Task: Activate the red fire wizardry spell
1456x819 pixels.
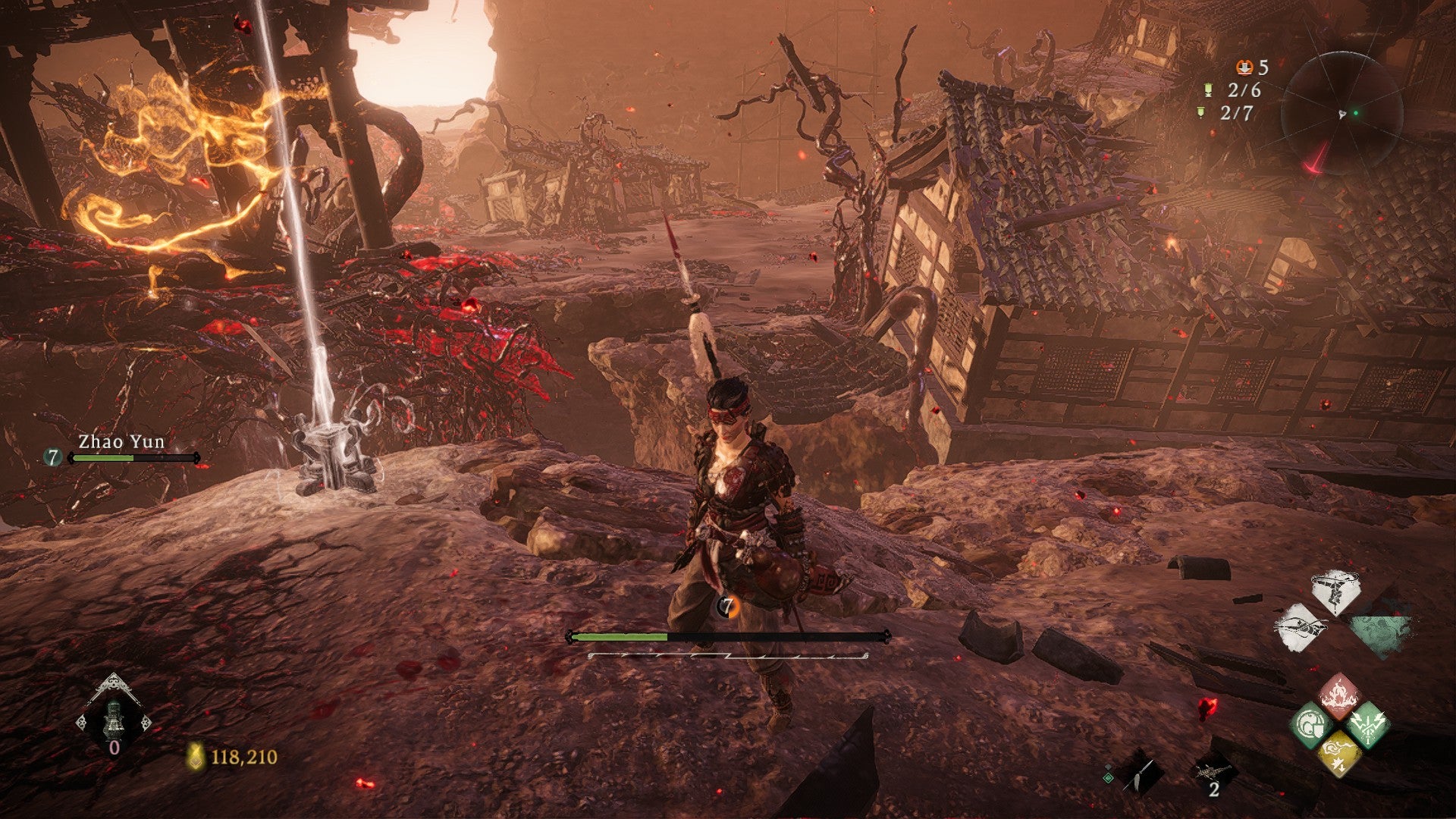Action: click(1340, 695)
